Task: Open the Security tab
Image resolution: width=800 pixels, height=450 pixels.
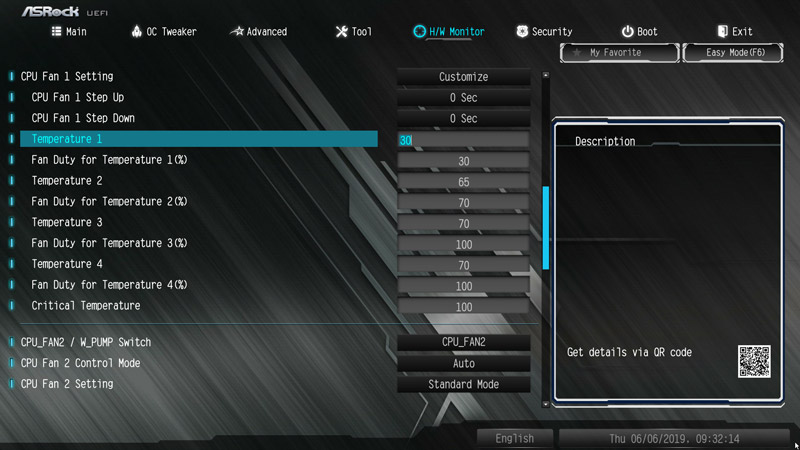Action: pos(544,32)
